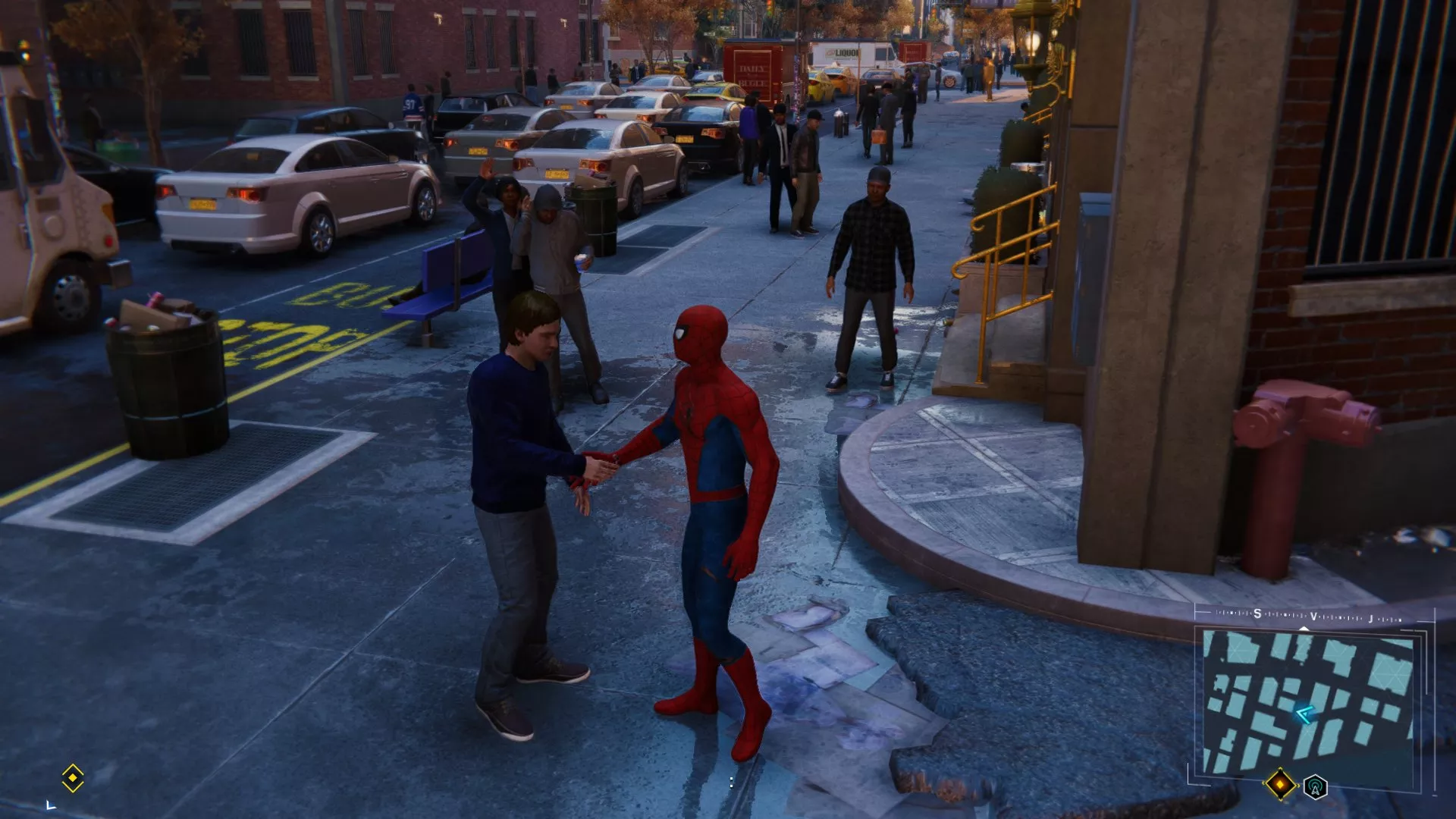Select the yellow objective diamond icon below minimap
Image resolution: width=1456 pixels, height=819 pixels.
click(x=1281, y=783)
